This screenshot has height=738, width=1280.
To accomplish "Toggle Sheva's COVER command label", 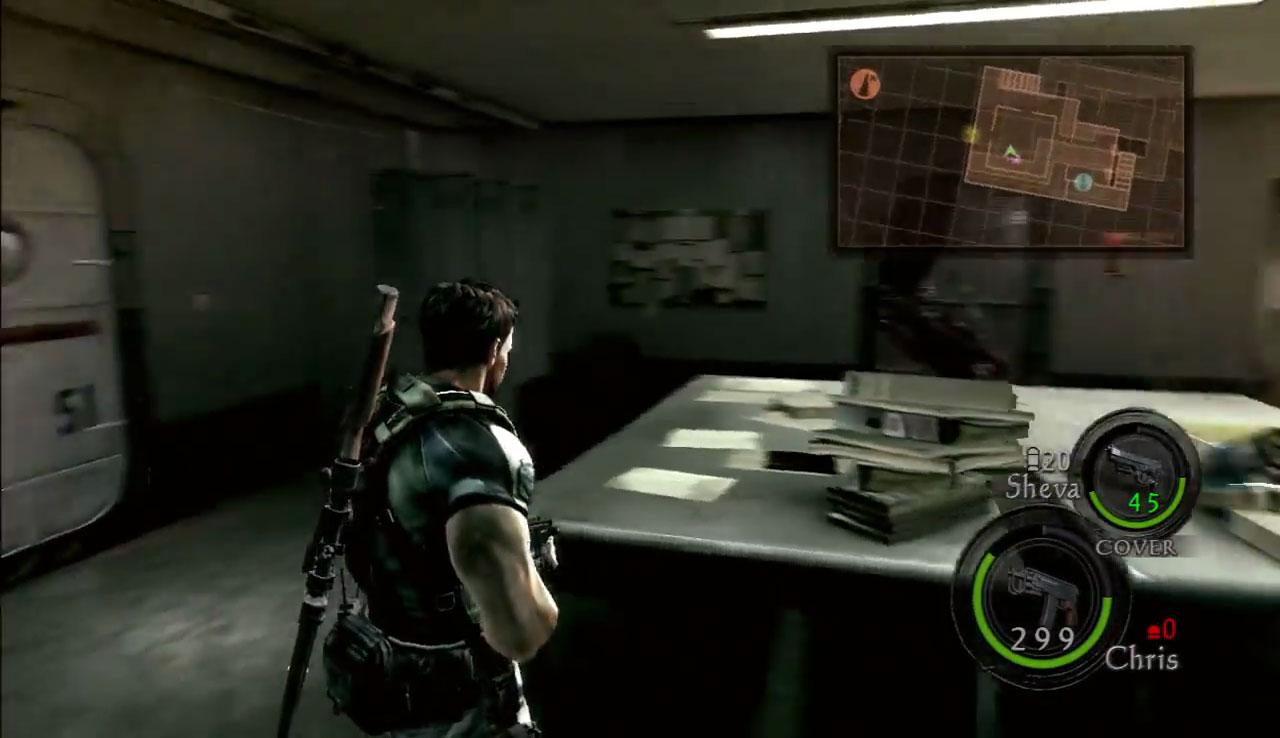I will pyautogui.click(x=1136, y=547).
